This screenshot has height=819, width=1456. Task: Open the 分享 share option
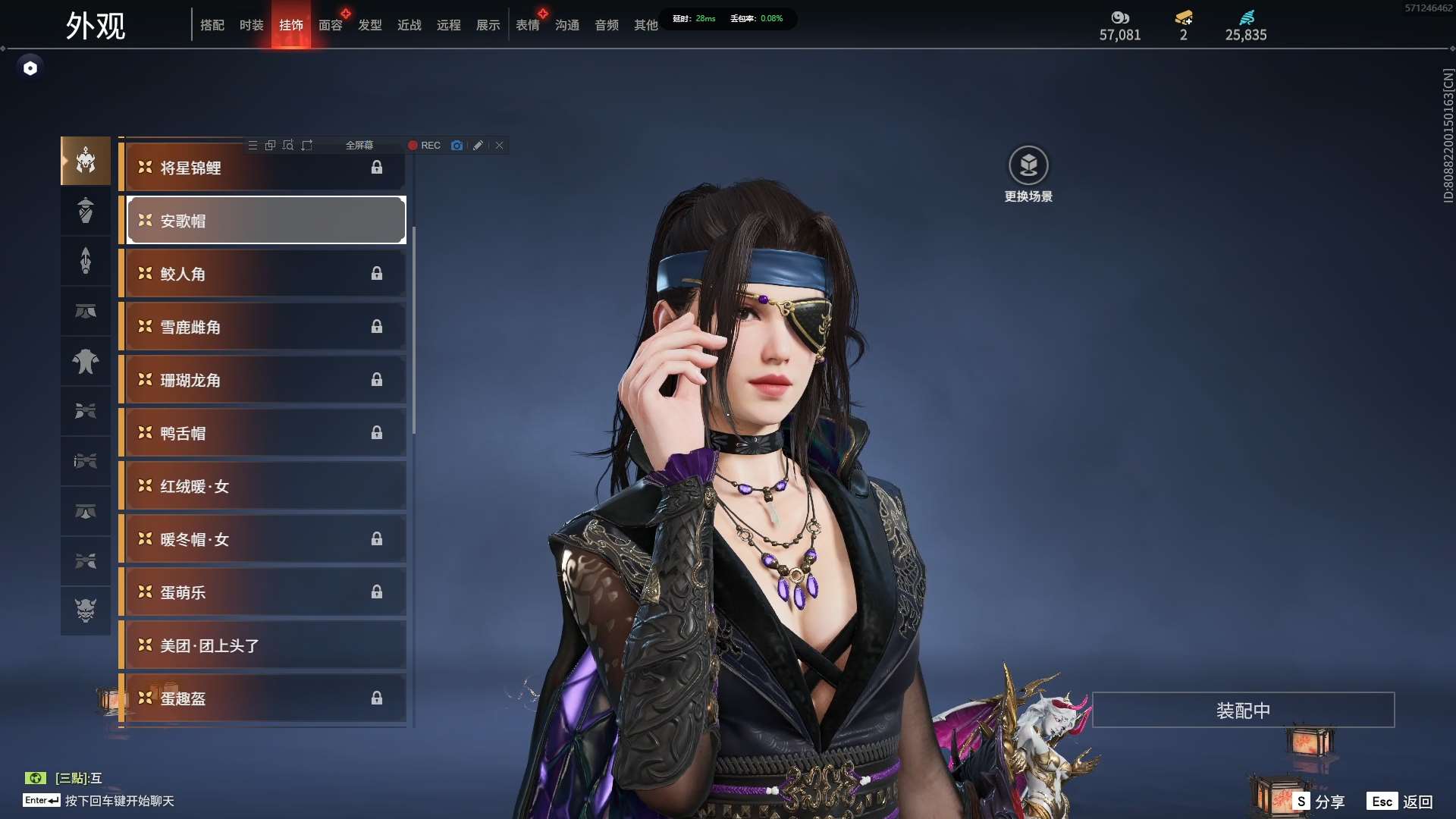pyautogui.click(x=1319, y=802)
